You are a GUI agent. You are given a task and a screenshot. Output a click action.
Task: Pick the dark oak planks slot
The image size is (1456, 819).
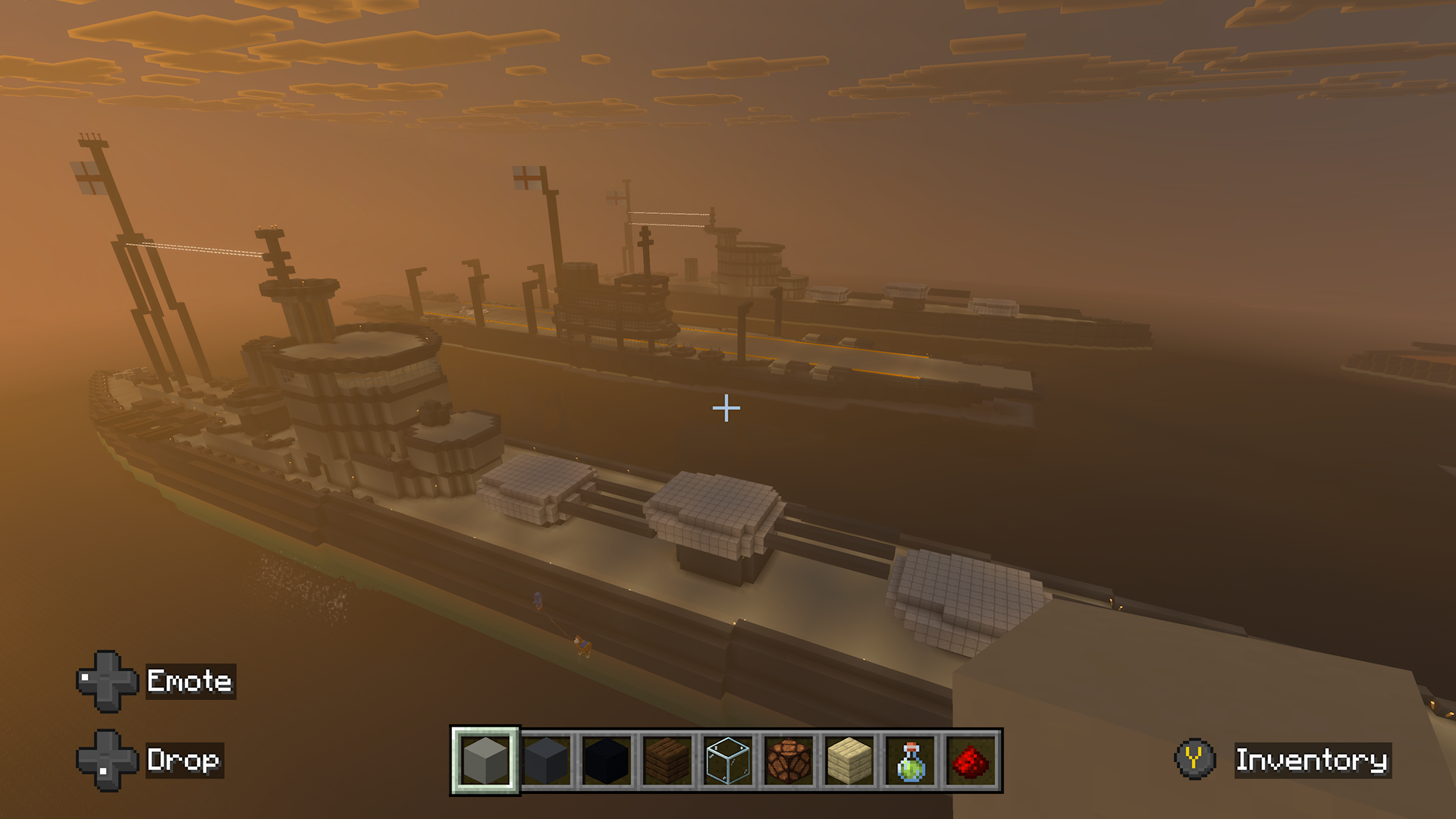point(667,761)
